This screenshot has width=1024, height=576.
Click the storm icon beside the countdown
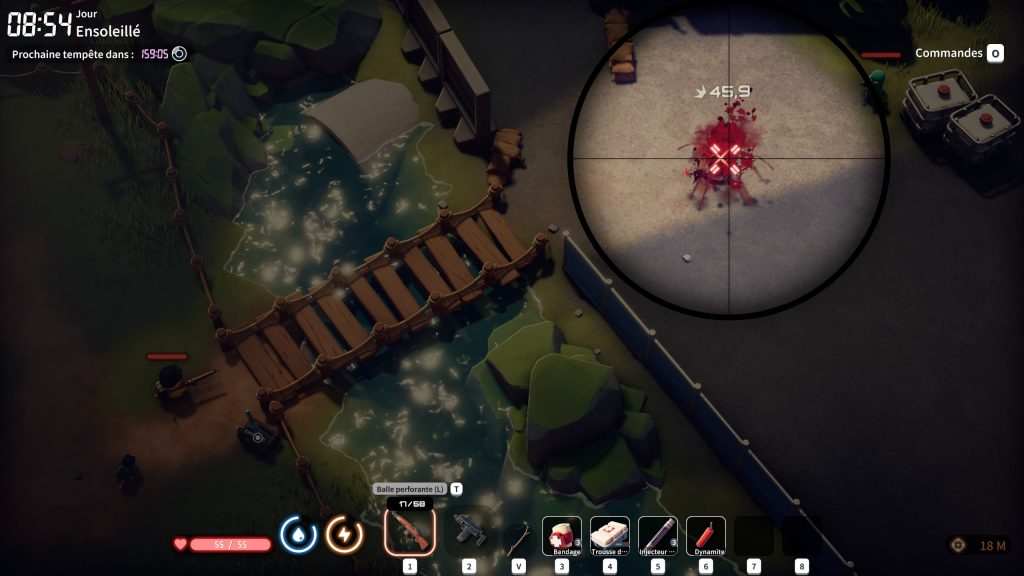click(179, 54)
